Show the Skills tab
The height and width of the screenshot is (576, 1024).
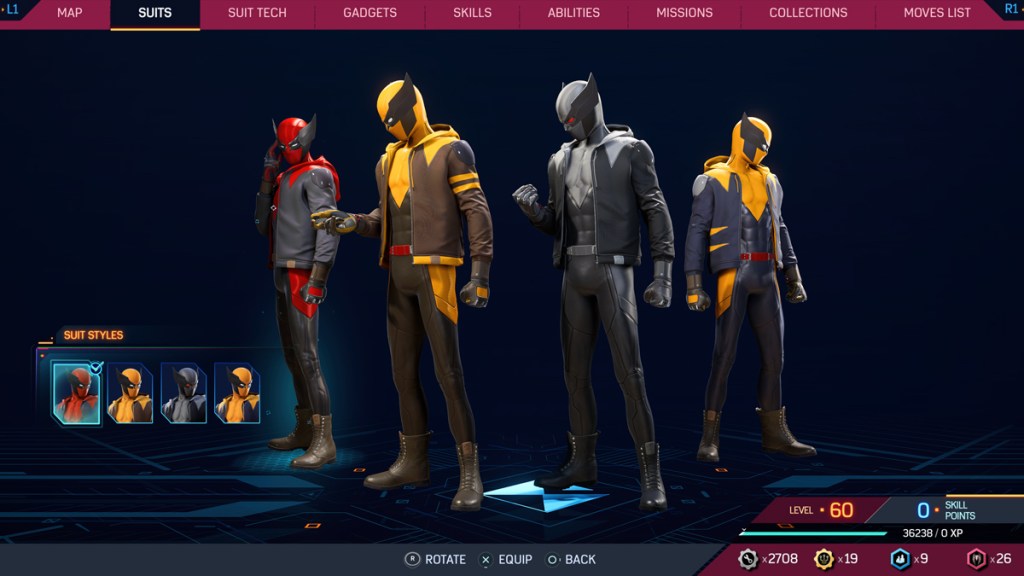click(x=472, y=13)
